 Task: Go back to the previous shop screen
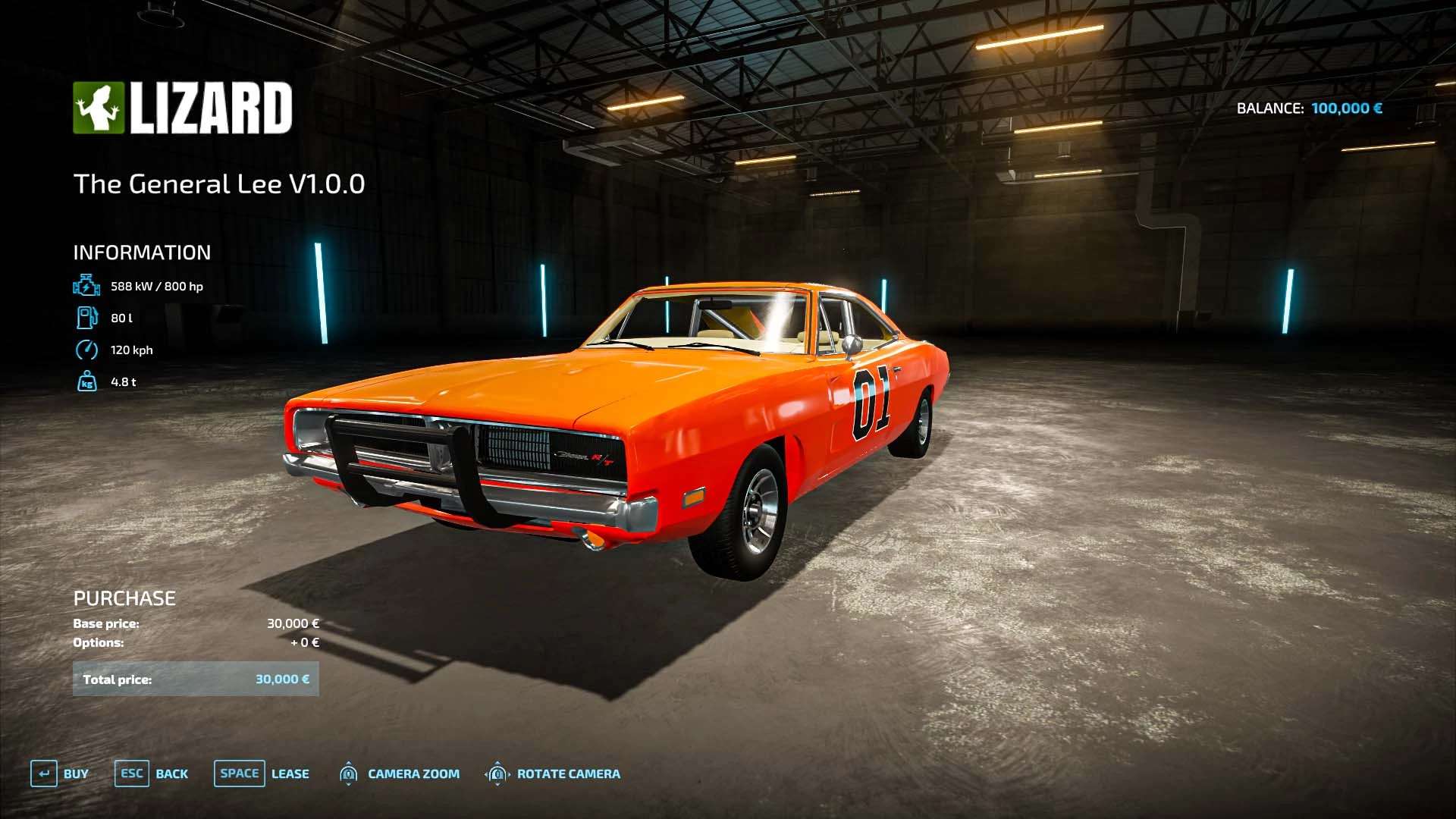pos(152,773)
